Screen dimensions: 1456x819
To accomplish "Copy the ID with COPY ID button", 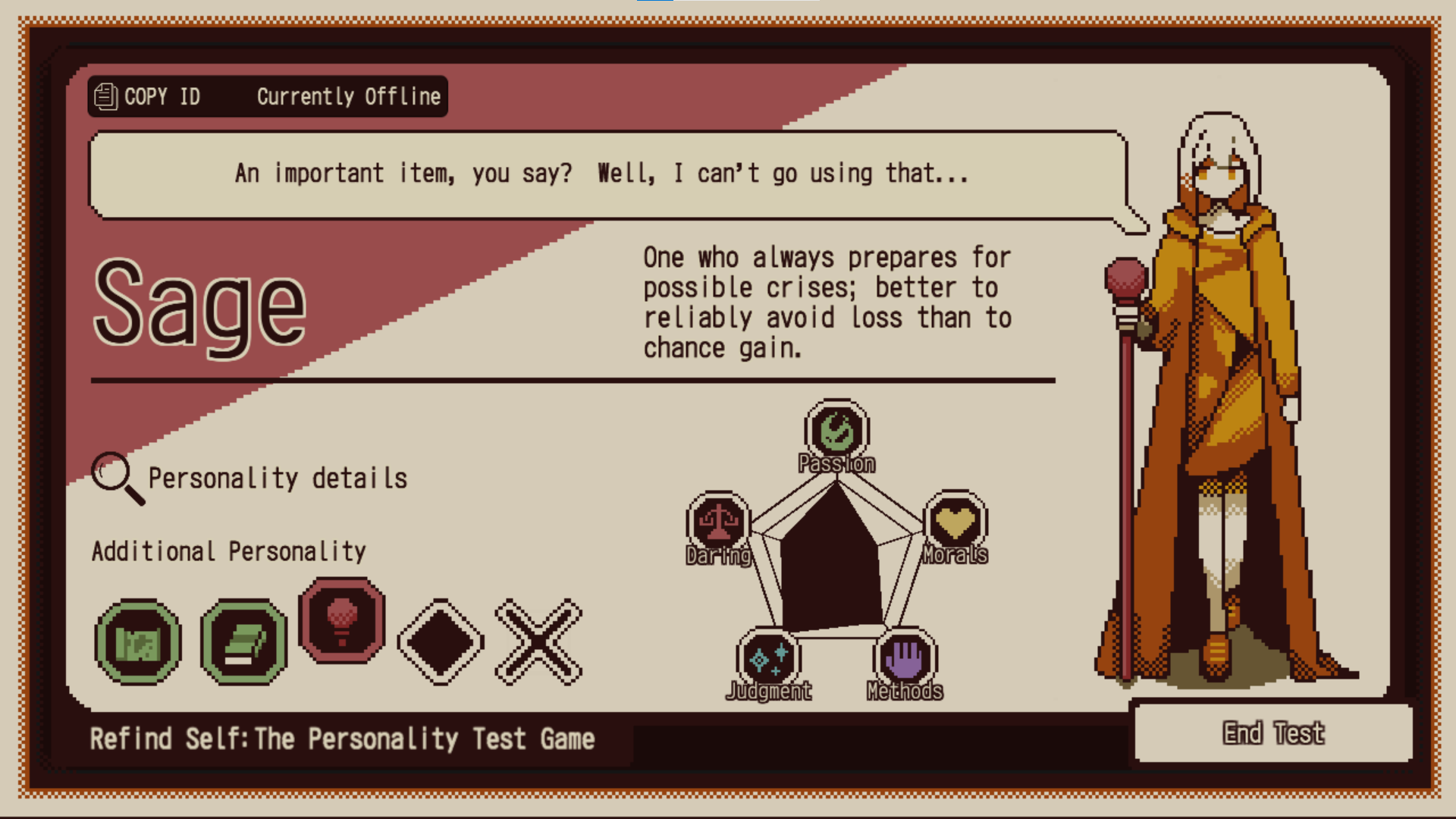I will click(x=148, y=96).
